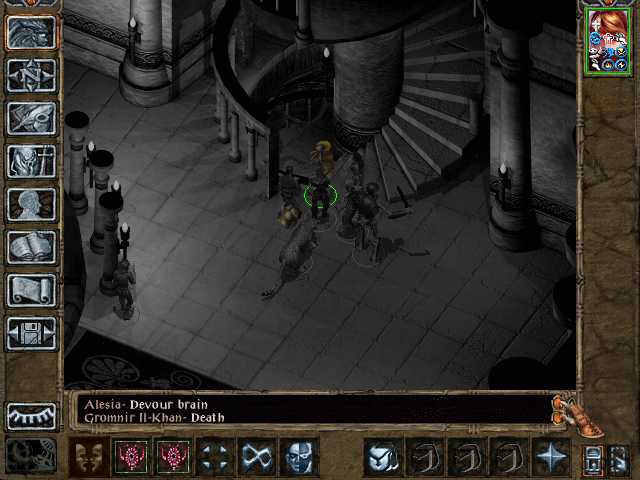Open the area map with compass icon
Image resolution: width=640 pixels, height=480 pixels.
tap(31, 76)
